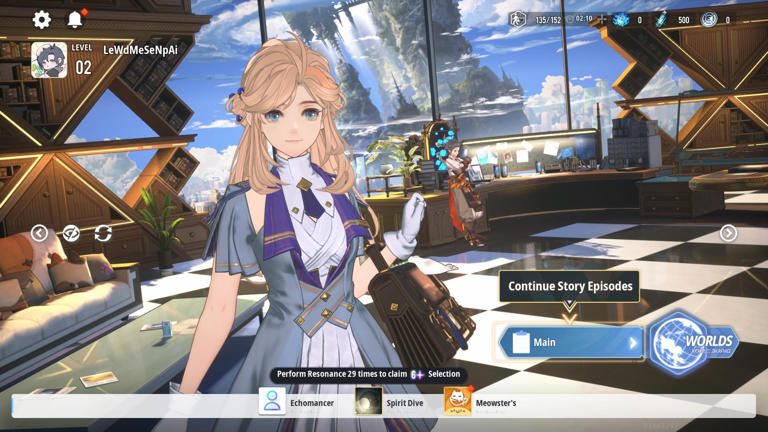
Task: Toggle the hide-interface eye icon
Action: point(71,233)
